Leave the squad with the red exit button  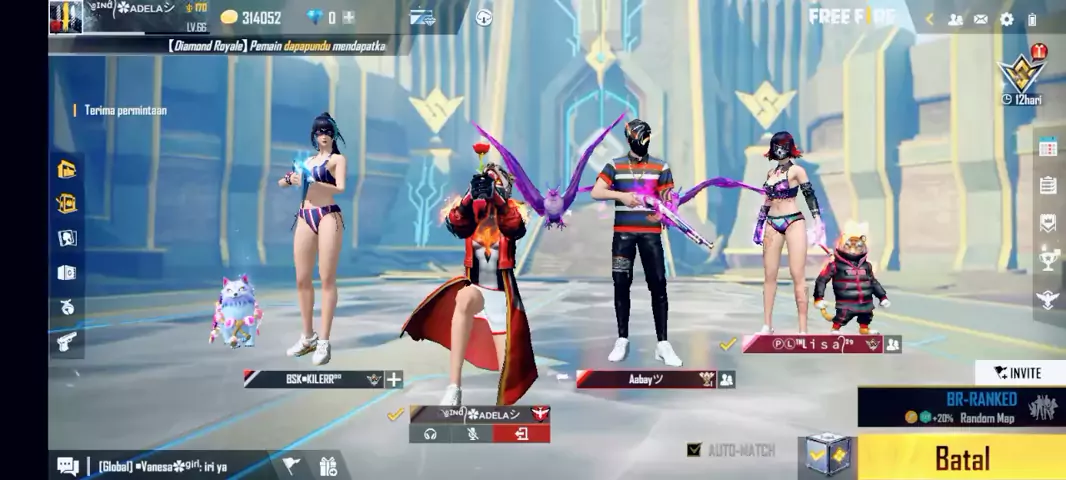pos(521,434)
